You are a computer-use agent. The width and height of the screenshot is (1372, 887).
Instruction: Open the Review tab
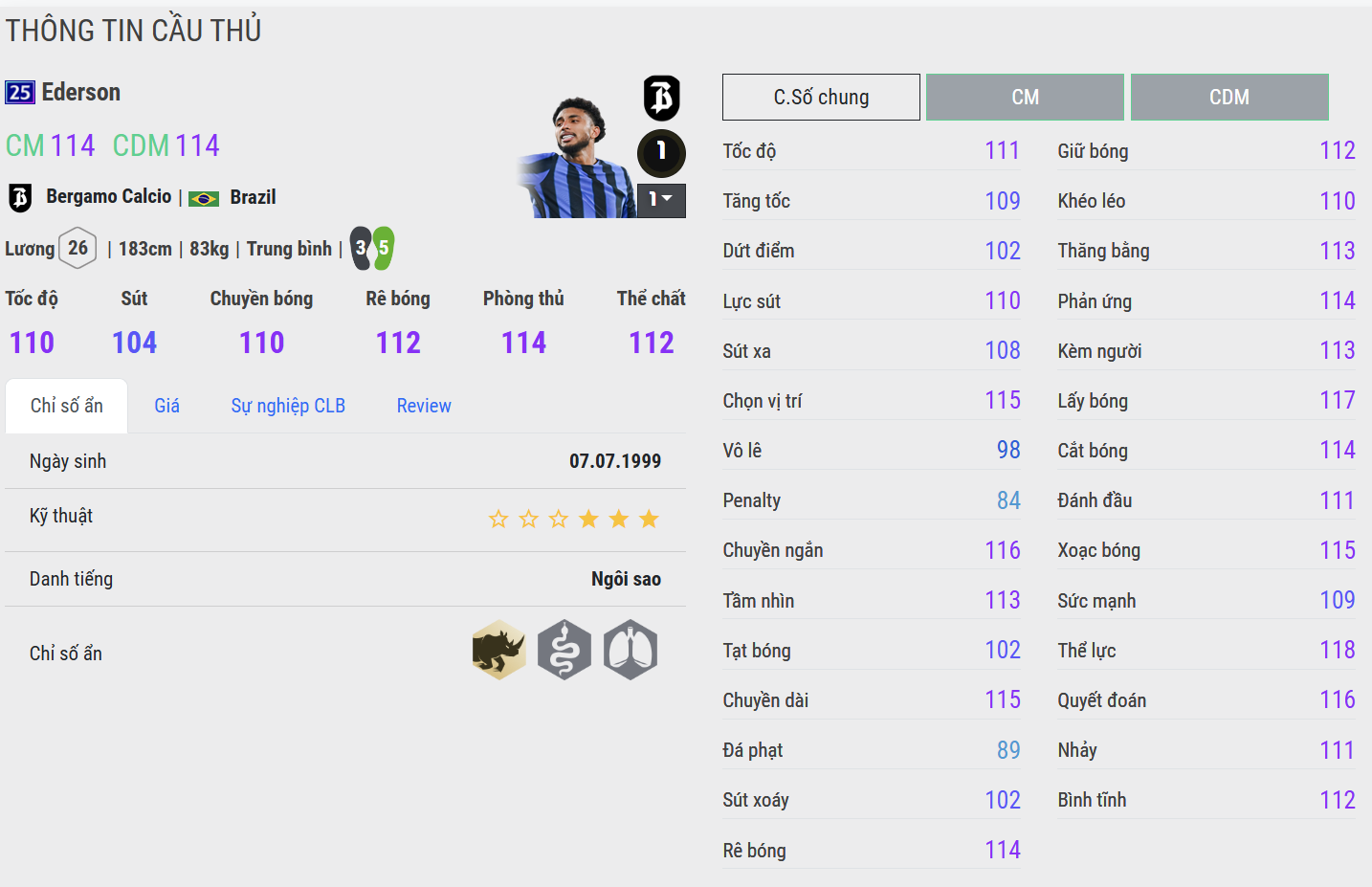(424, 406)
